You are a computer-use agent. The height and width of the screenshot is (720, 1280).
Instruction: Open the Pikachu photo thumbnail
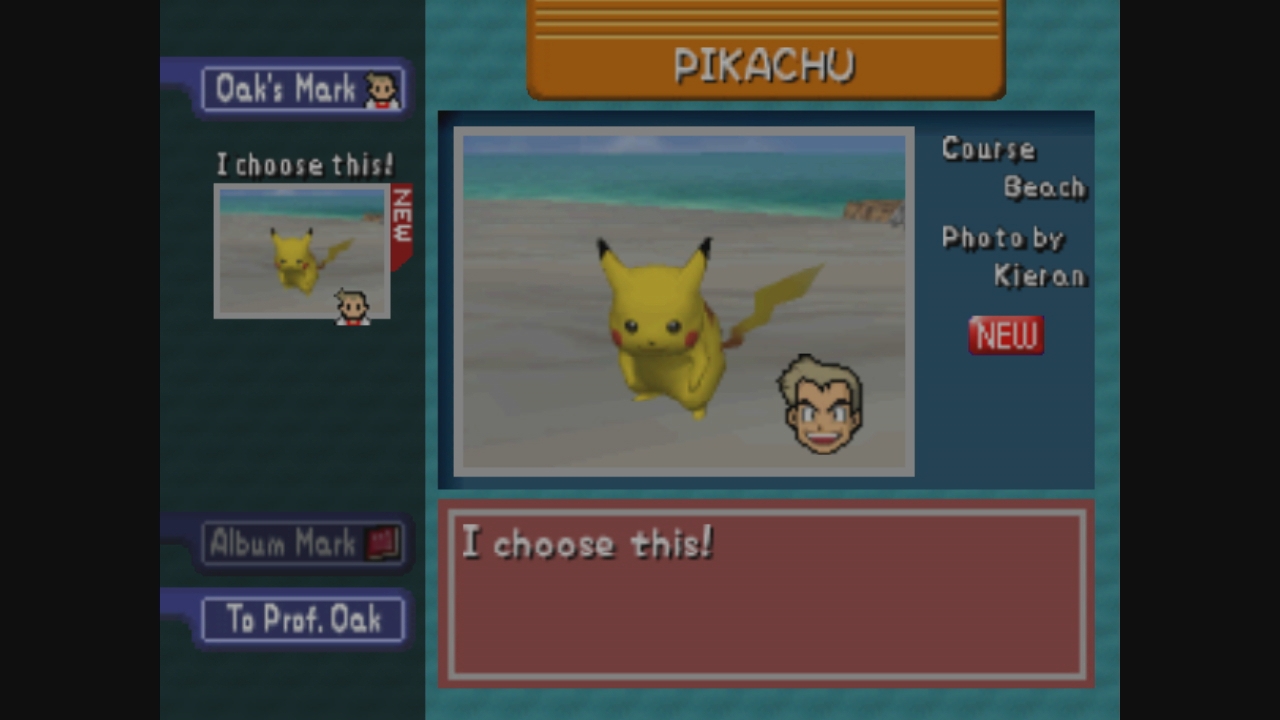coord(300,250)
